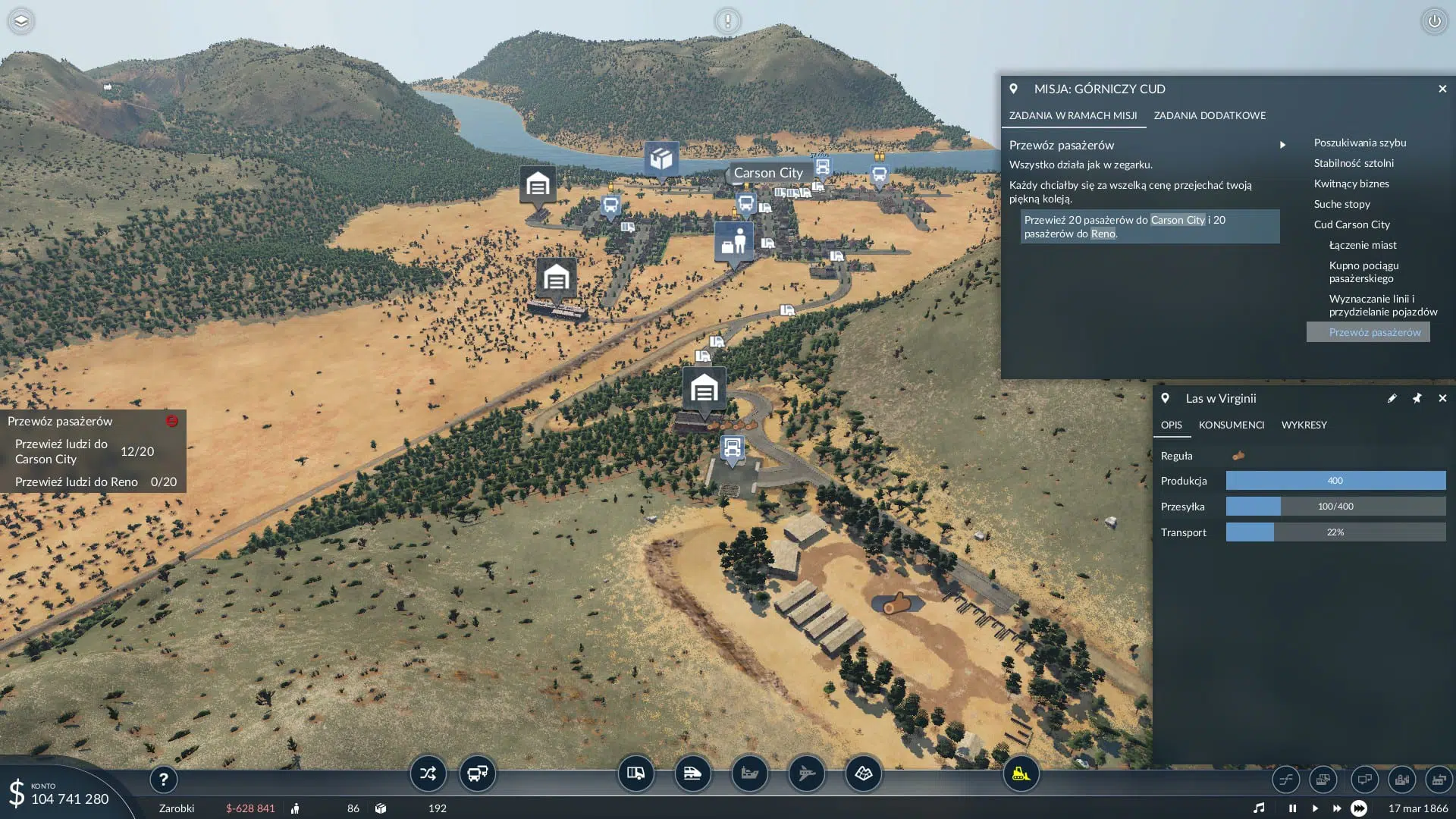The image size is (1456, 819).
Task: Open the KONSUMENCI tab
Action: (x=1232, y=425)
